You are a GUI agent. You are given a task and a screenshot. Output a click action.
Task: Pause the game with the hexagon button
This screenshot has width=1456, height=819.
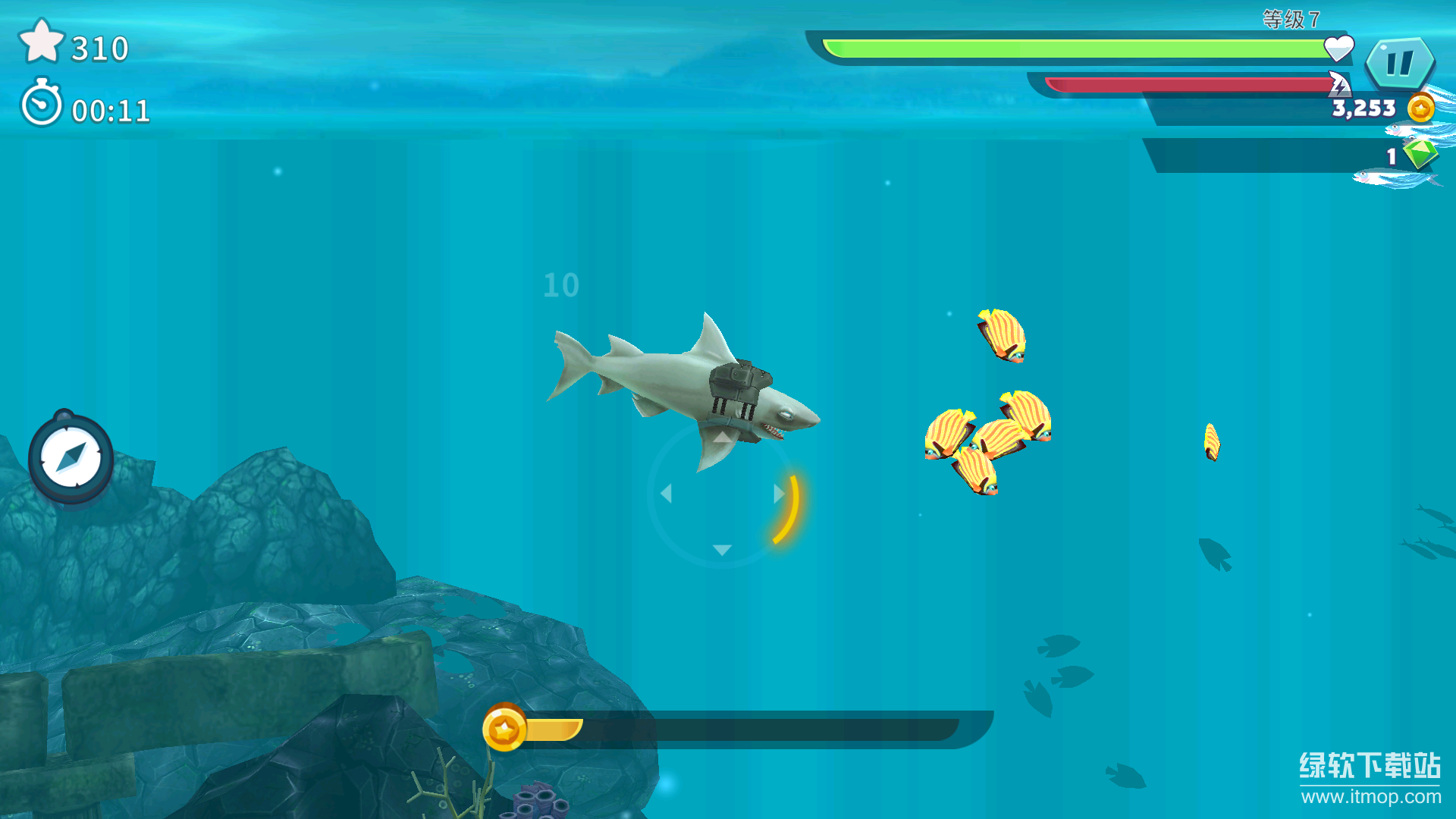pyautogui.click(x=1399, y=63)
